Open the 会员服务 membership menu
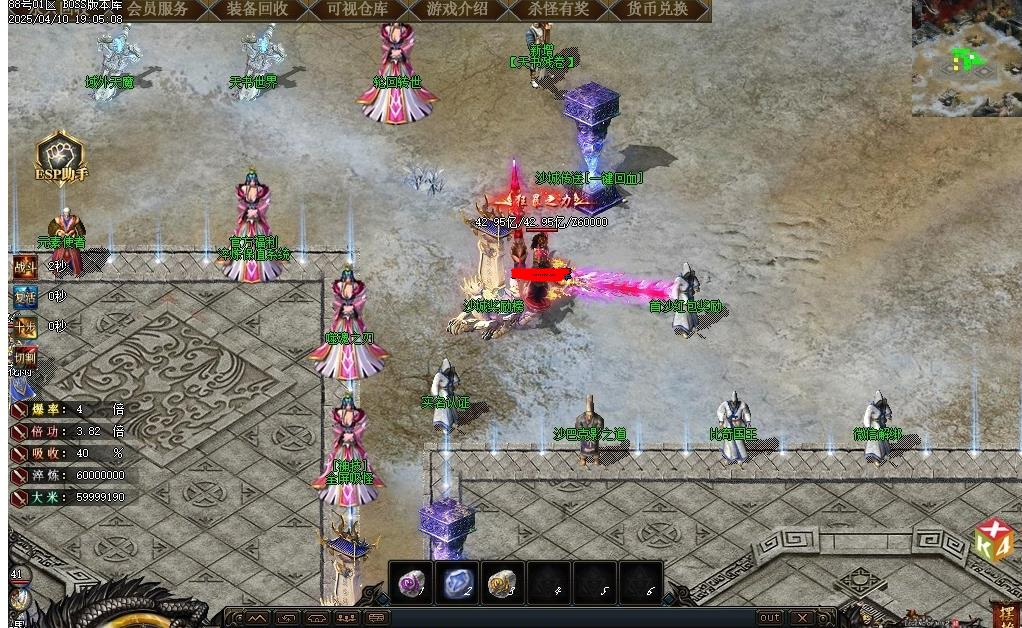 157,9
